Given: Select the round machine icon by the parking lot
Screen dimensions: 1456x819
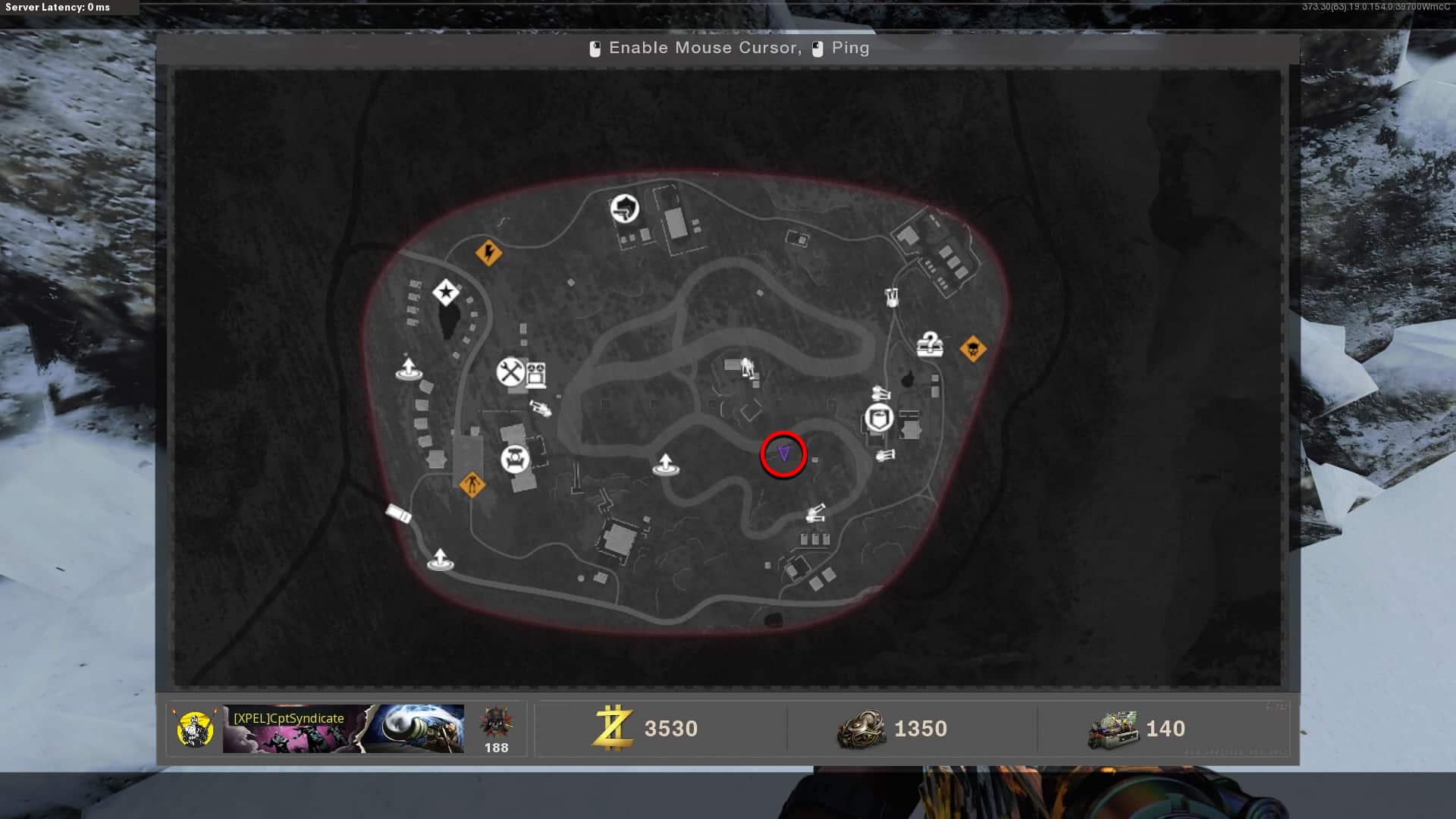Looking at the screenshot, I should [x=515, y=459].
